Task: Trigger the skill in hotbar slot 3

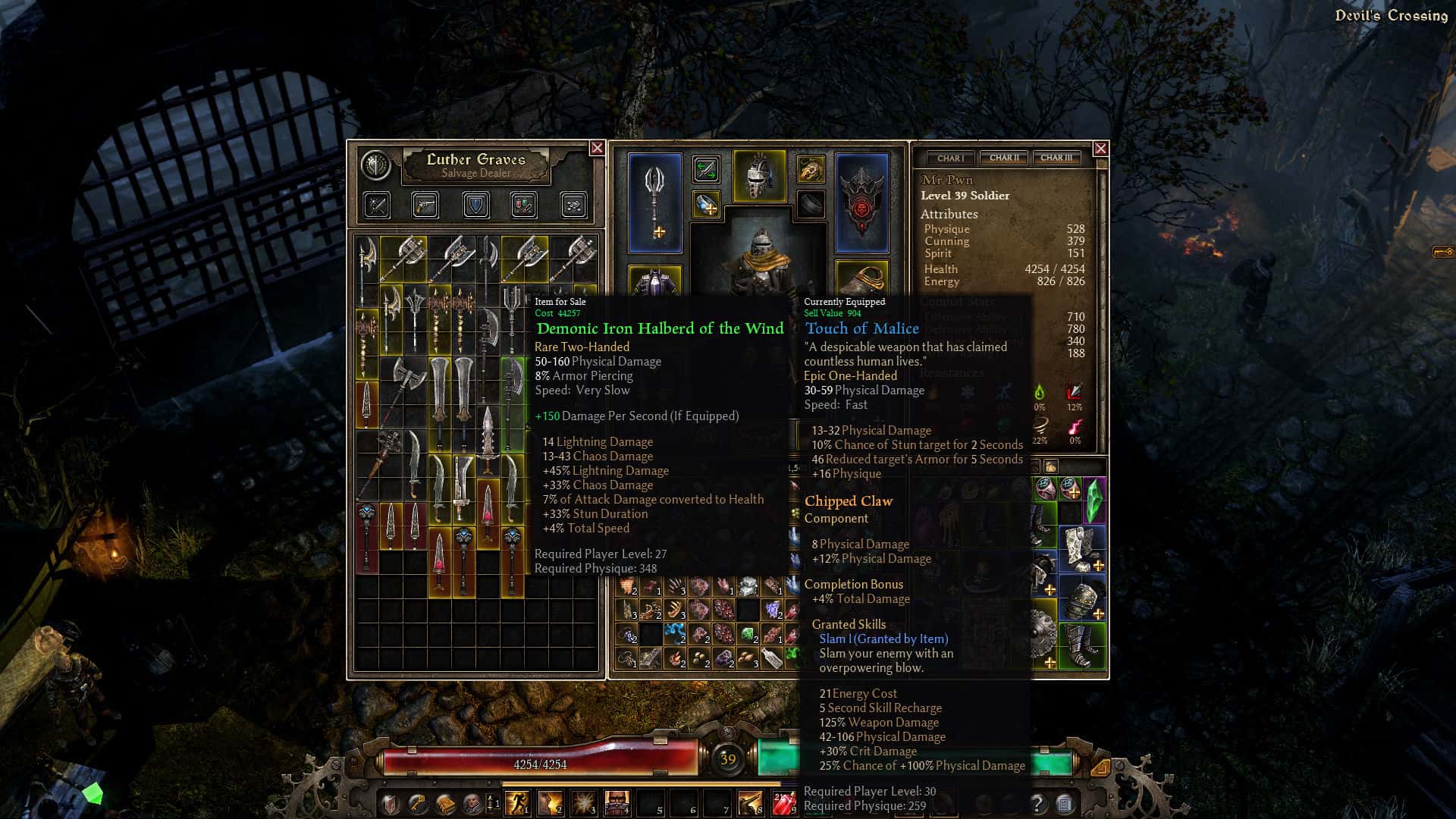Action: (x=582, y=803)
